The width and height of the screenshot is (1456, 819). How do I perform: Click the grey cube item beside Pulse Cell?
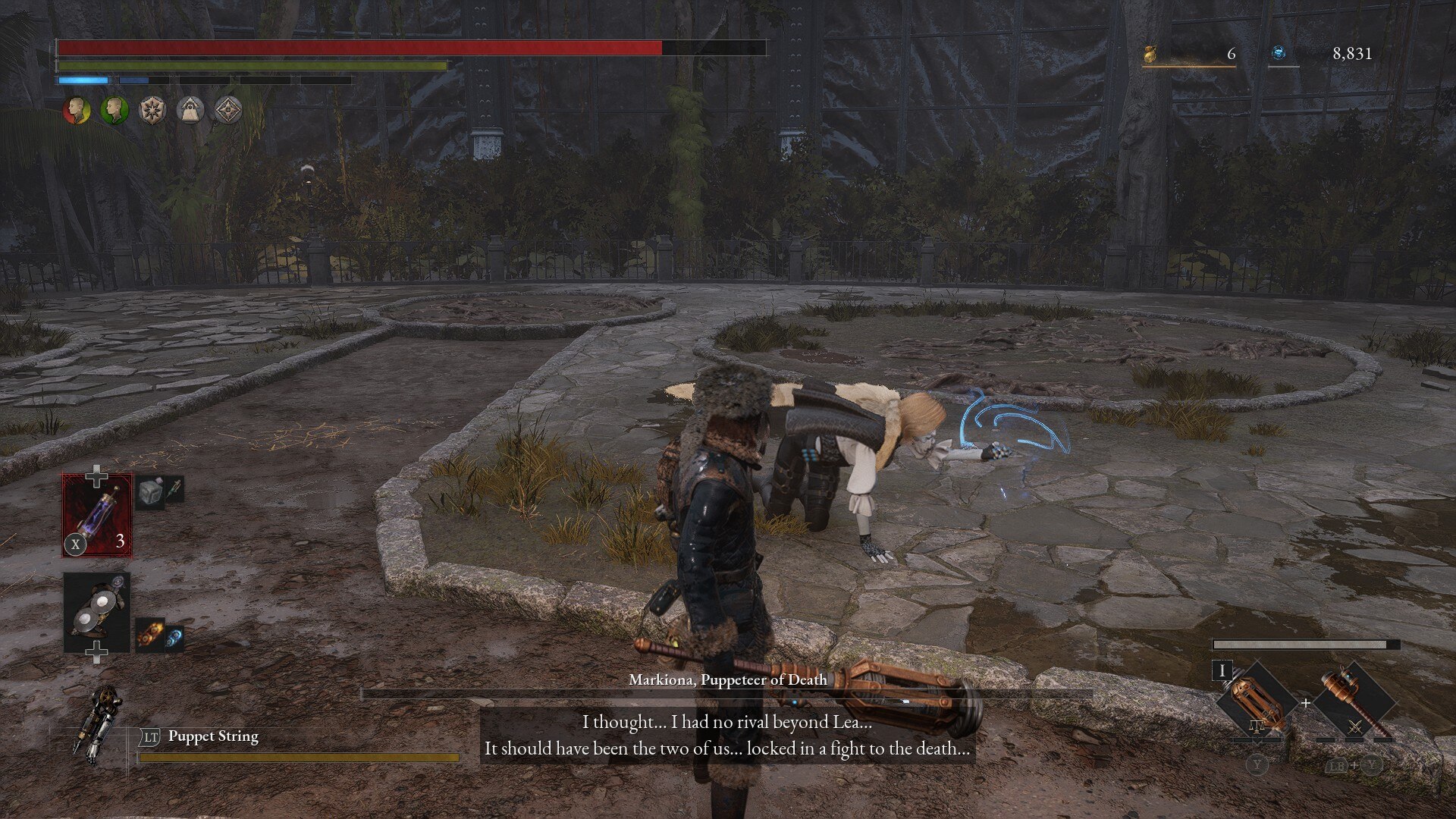tap(151, 492)
